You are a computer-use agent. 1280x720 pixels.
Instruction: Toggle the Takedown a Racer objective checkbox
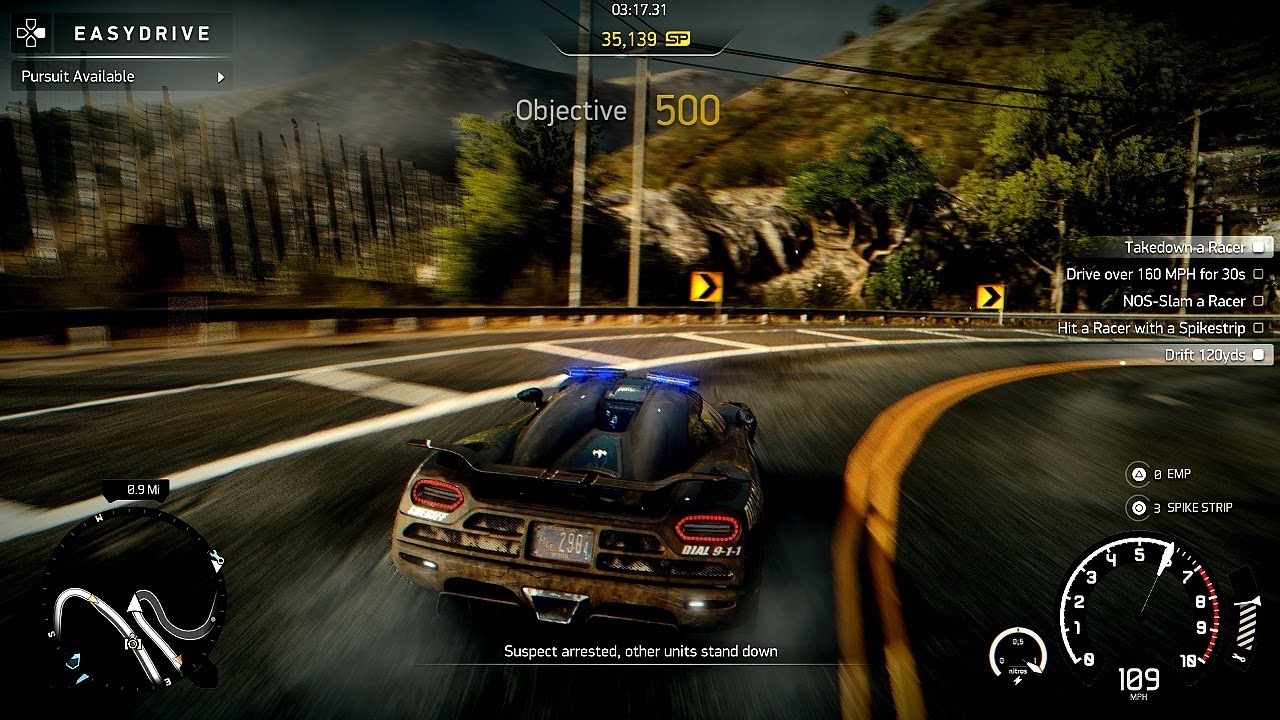coord(1259,246)
